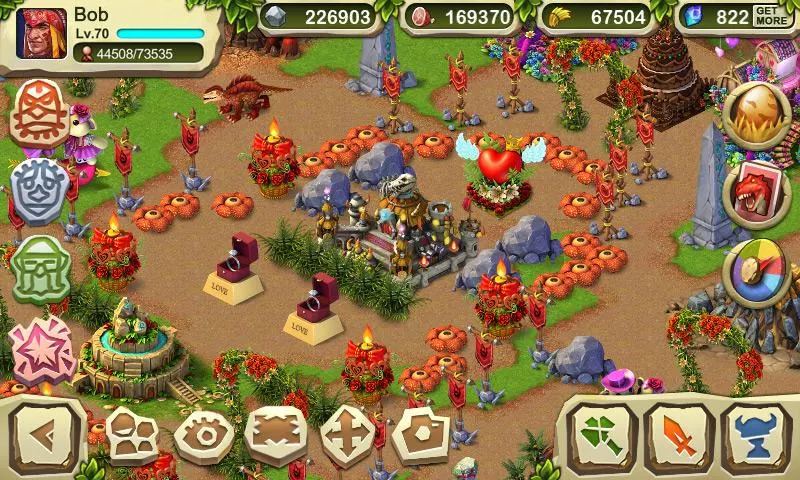Show the red dinosaur card collection
This screenshot has height=480, width=800.
tap(757, 192)
